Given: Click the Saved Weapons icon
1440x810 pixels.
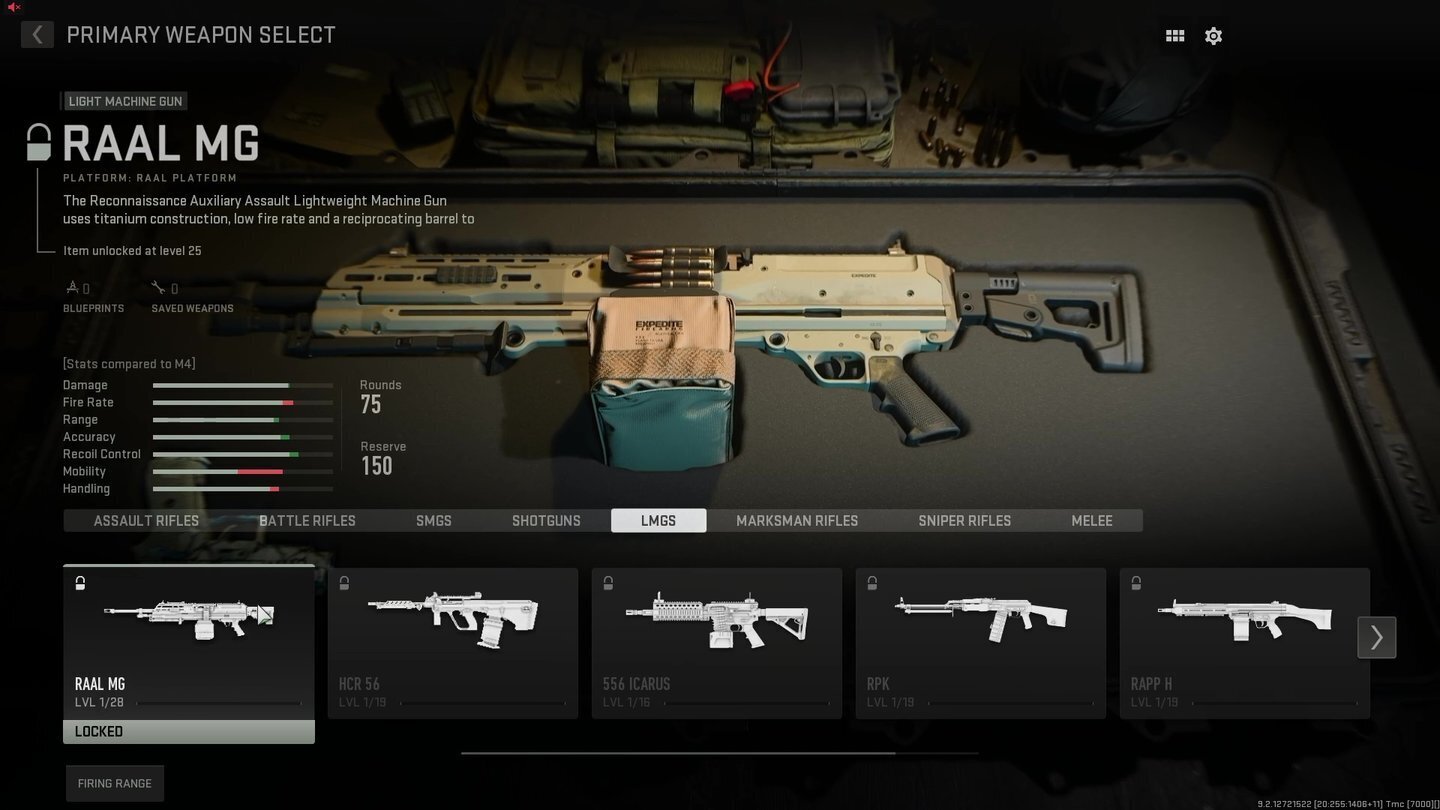Looking at the screenshot, I should click(x=158, y=286).
